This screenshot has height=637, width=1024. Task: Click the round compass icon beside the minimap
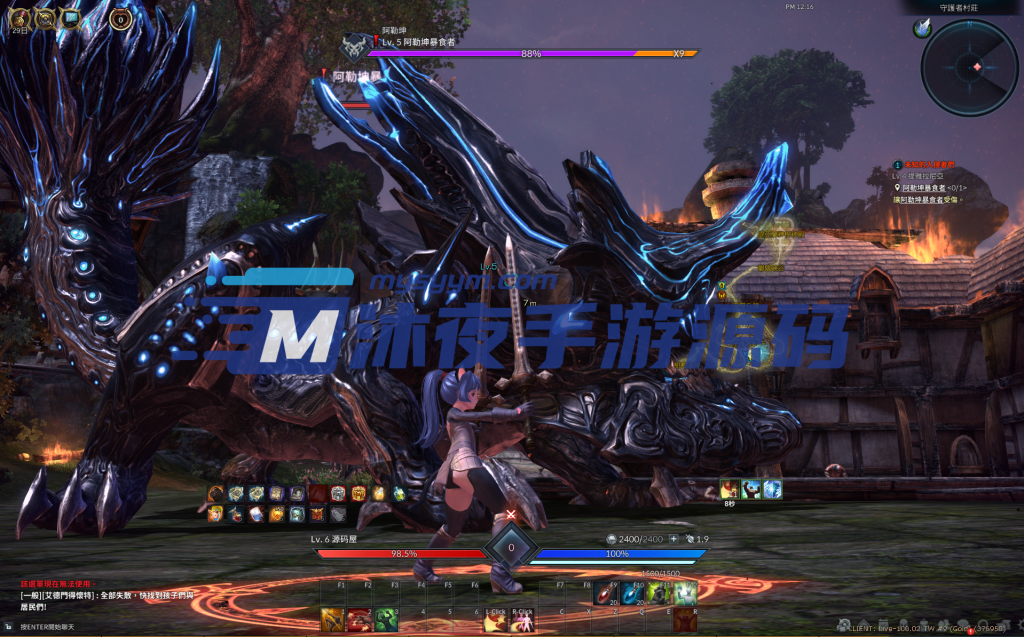tap(921, 30)
